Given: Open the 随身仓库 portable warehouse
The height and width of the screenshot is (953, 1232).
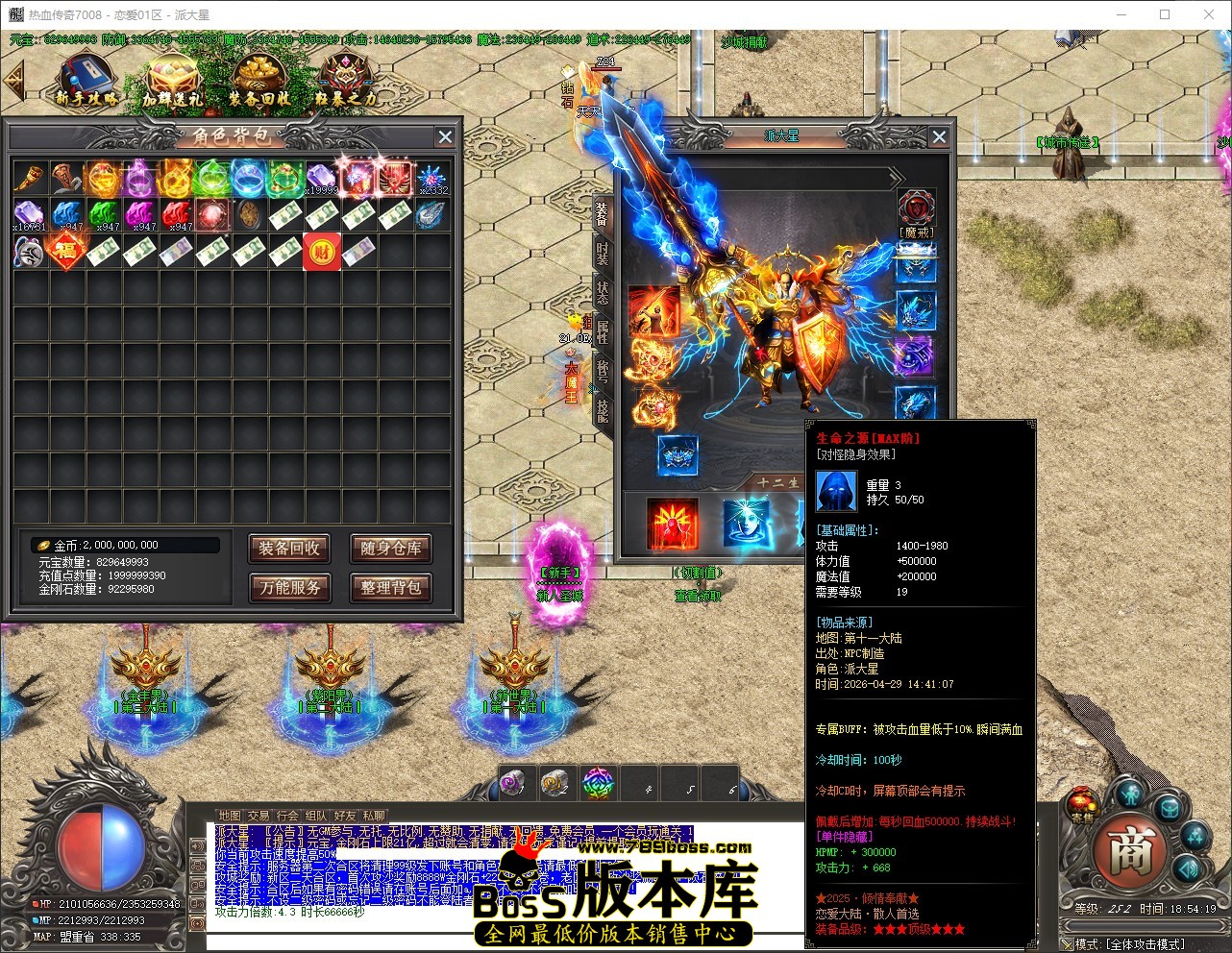Looking at the screenshot, I should pyautogui.click(x=391, y=549).
